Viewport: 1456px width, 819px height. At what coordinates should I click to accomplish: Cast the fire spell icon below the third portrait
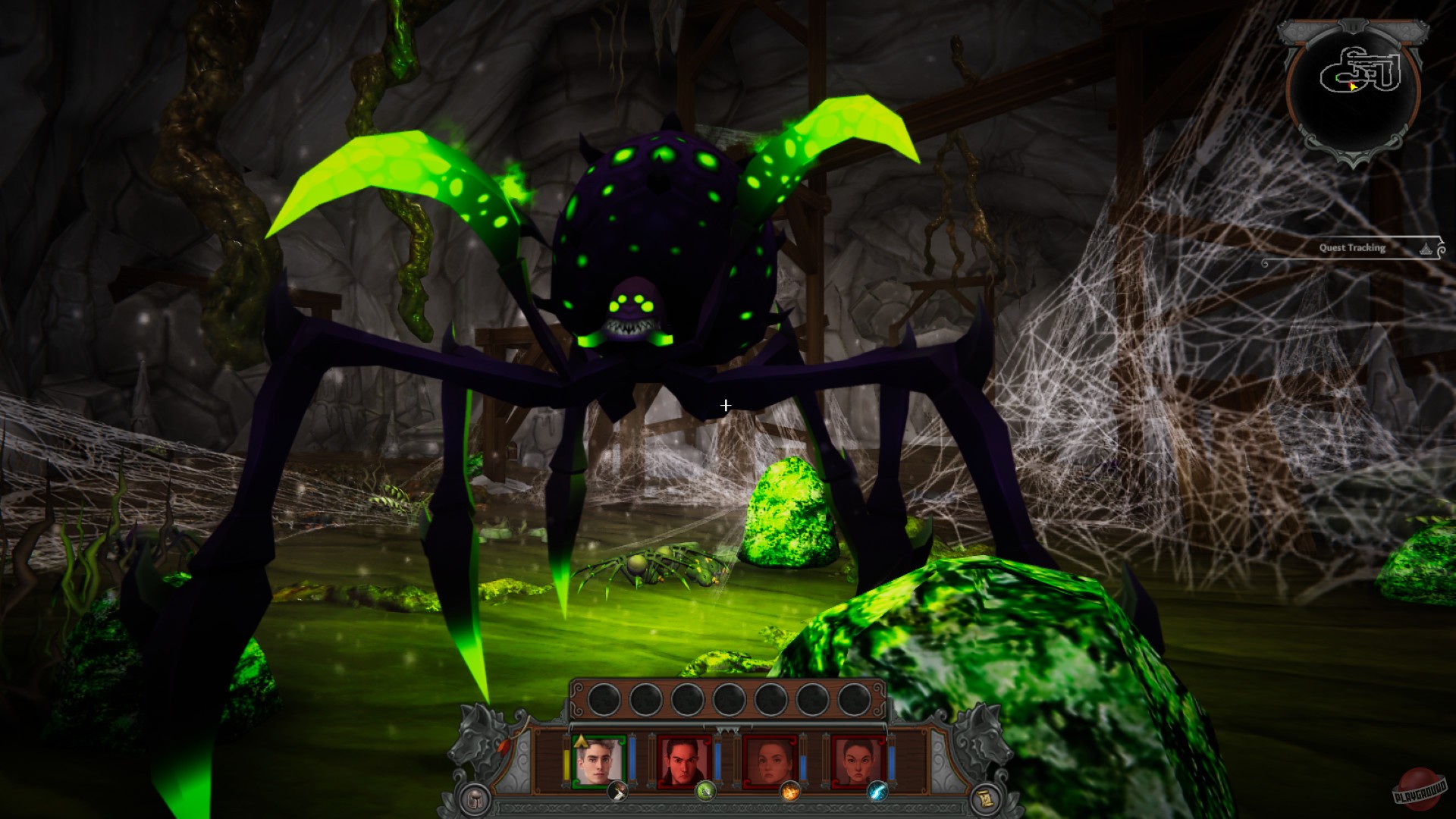point(790,793)
